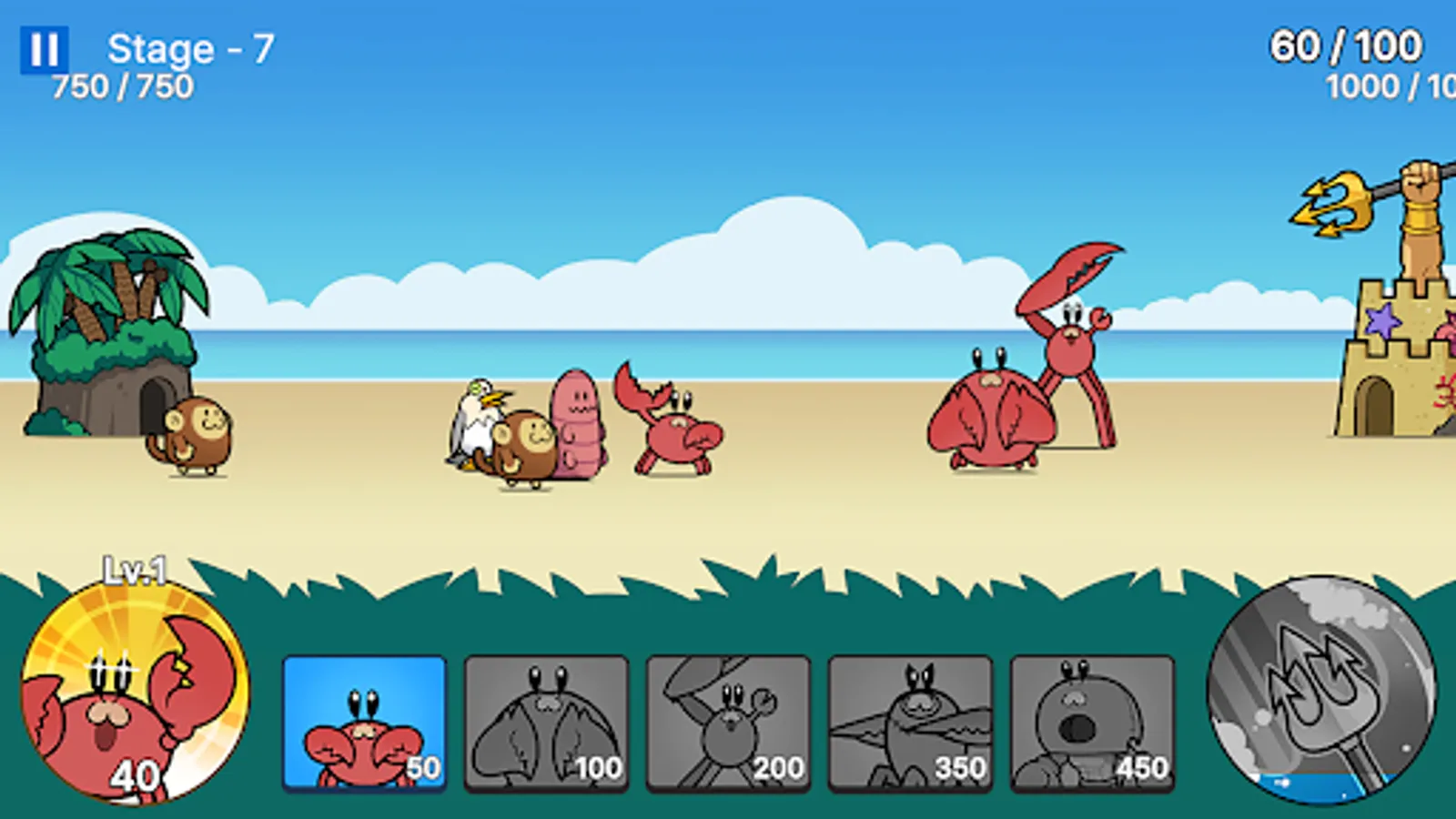Tap the 750/750 base health display
1456x819 pixels.
(123, 86)
